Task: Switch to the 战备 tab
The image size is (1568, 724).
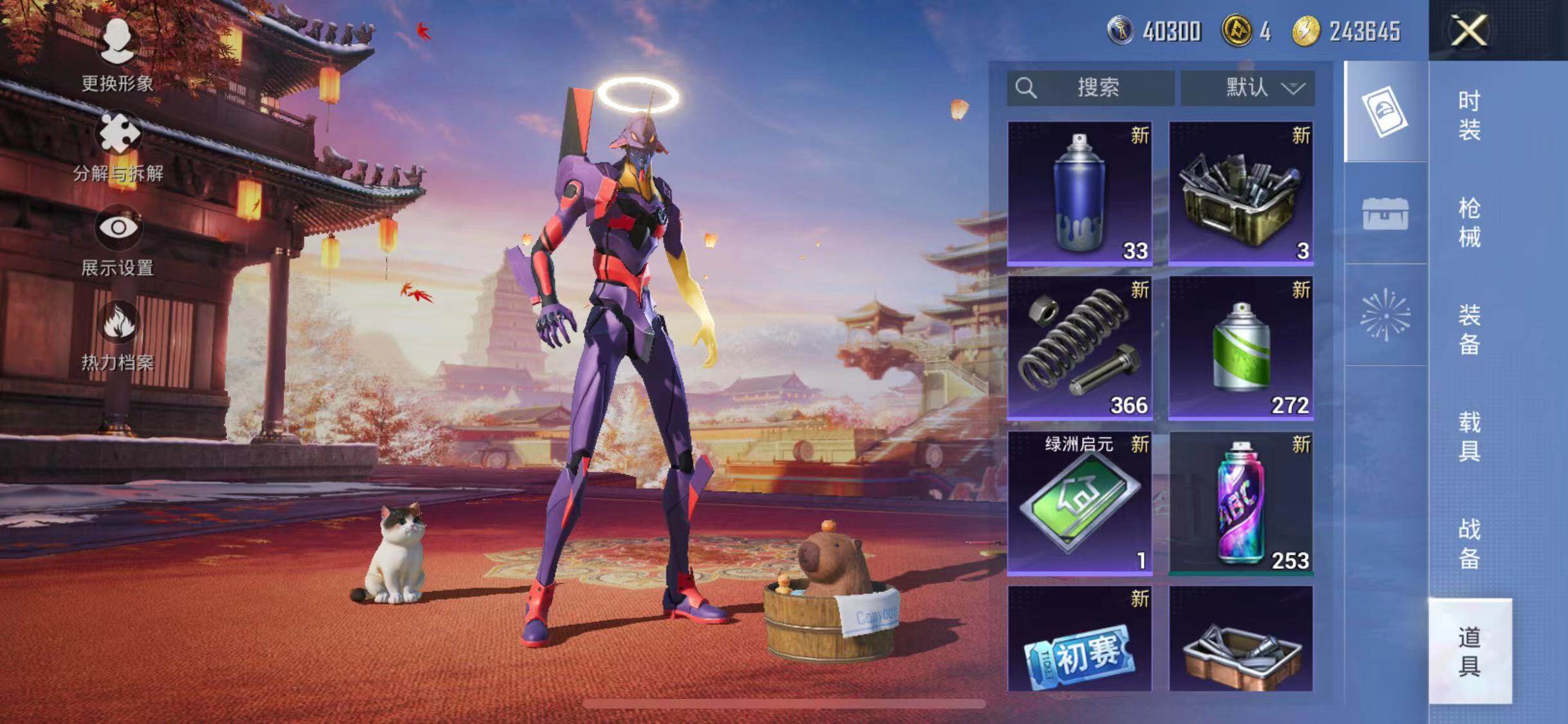Action: [x=1470, y=544]
